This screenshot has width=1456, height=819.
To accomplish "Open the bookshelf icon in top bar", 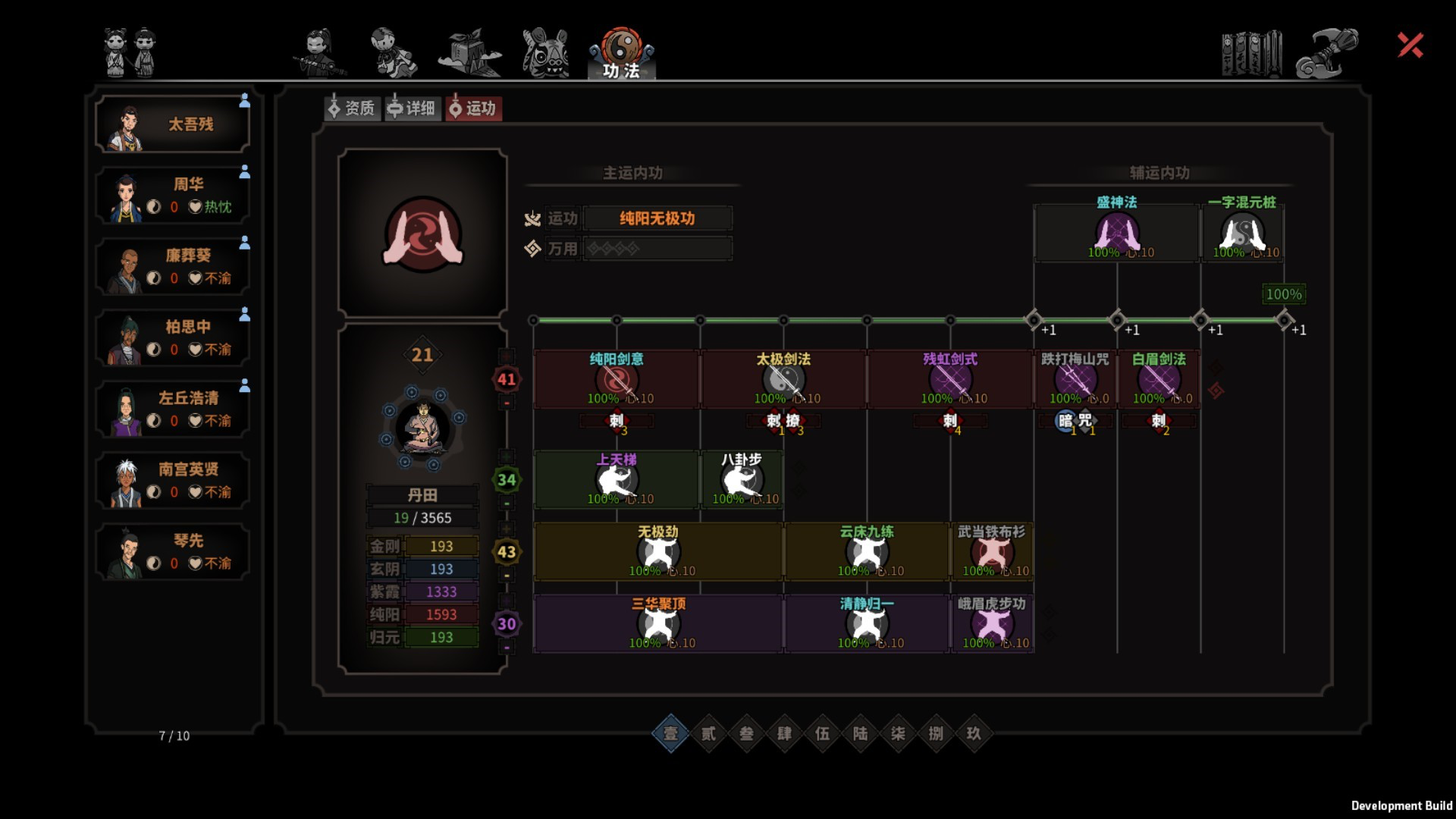I will [1251, 53].
